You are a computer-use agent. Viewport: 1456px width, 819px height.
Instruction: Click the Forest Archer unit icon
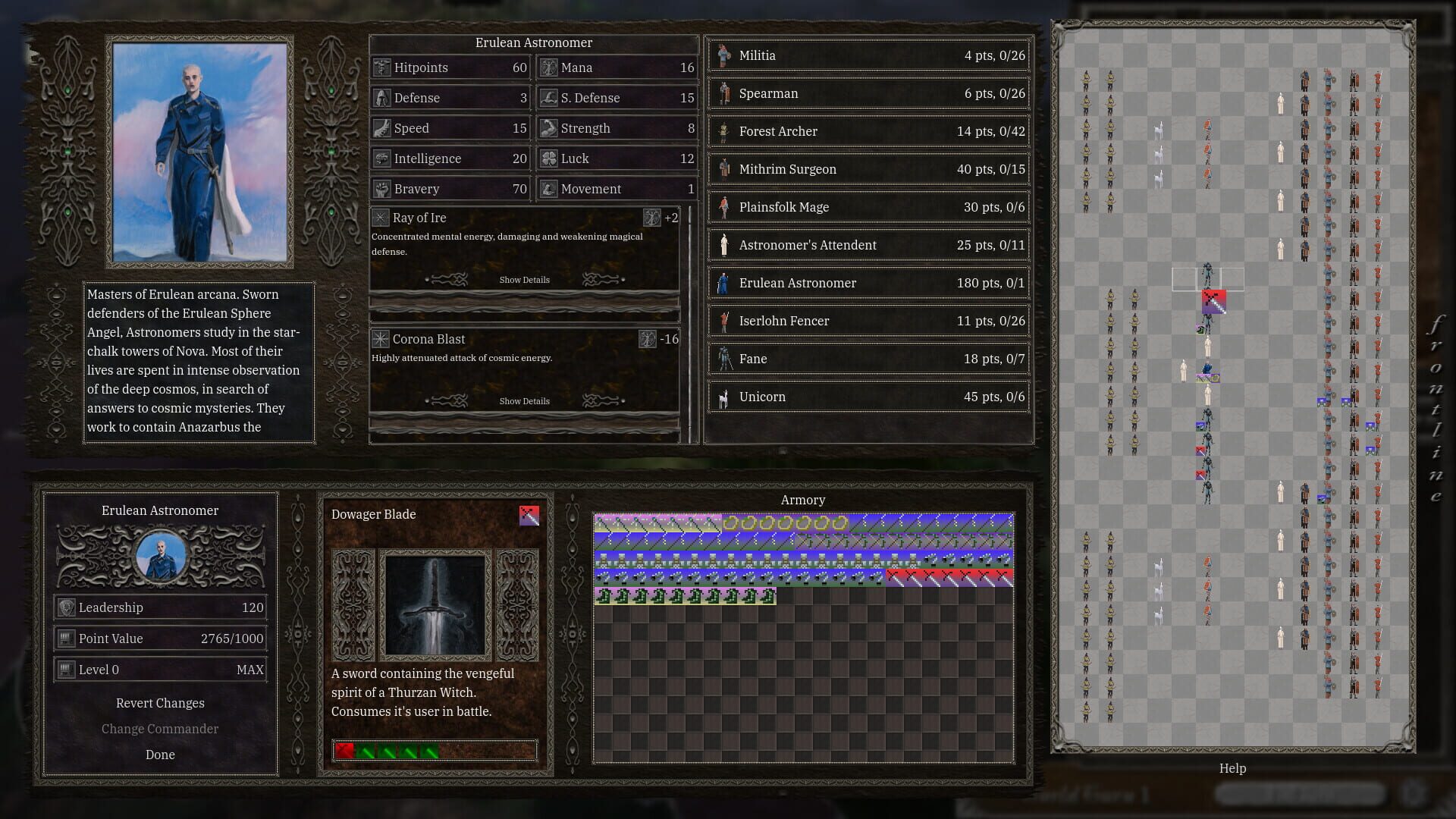tap(724, 131)
